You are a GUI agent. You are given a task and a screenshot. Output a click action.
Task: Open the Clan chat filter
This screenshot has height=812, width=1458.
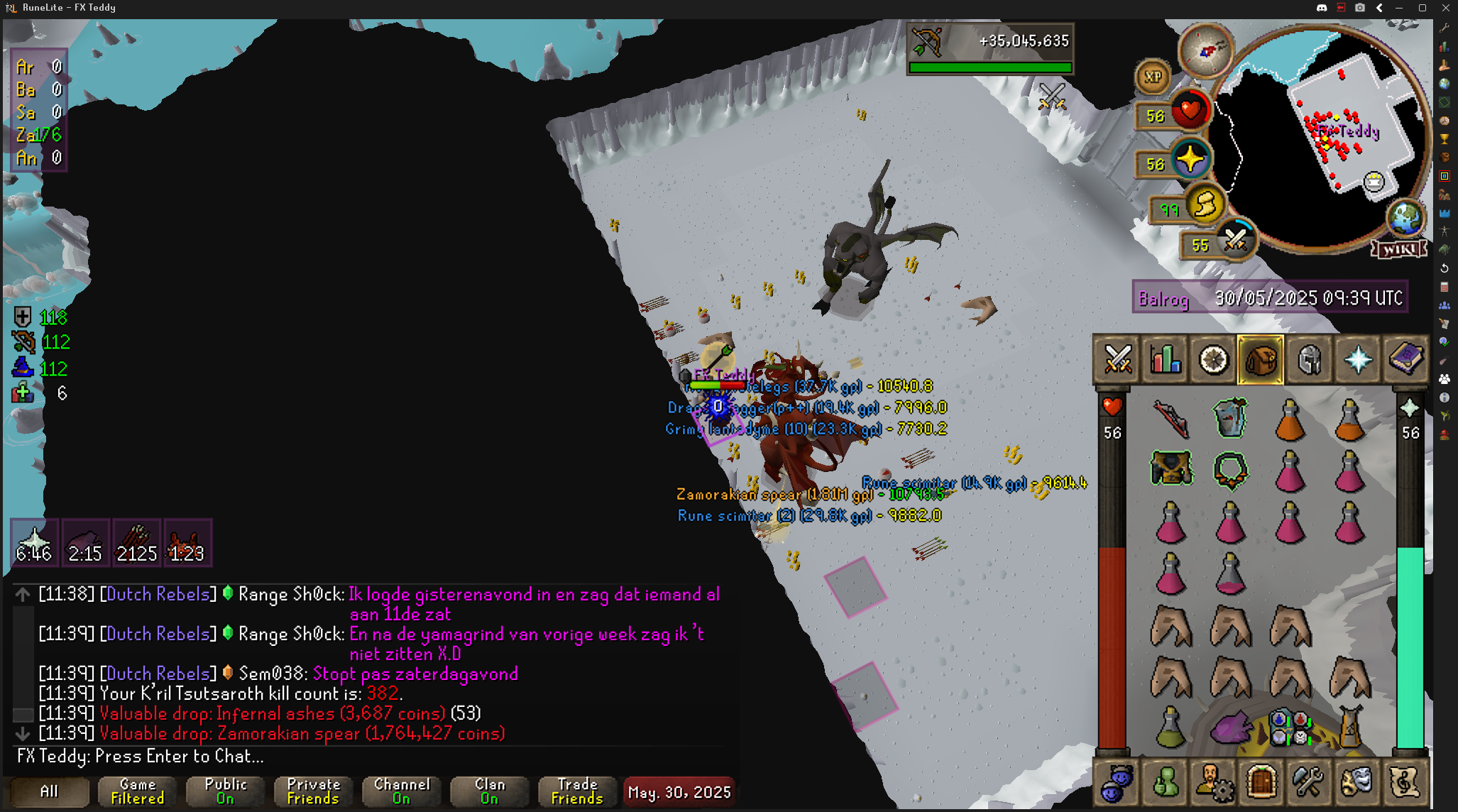490,791
